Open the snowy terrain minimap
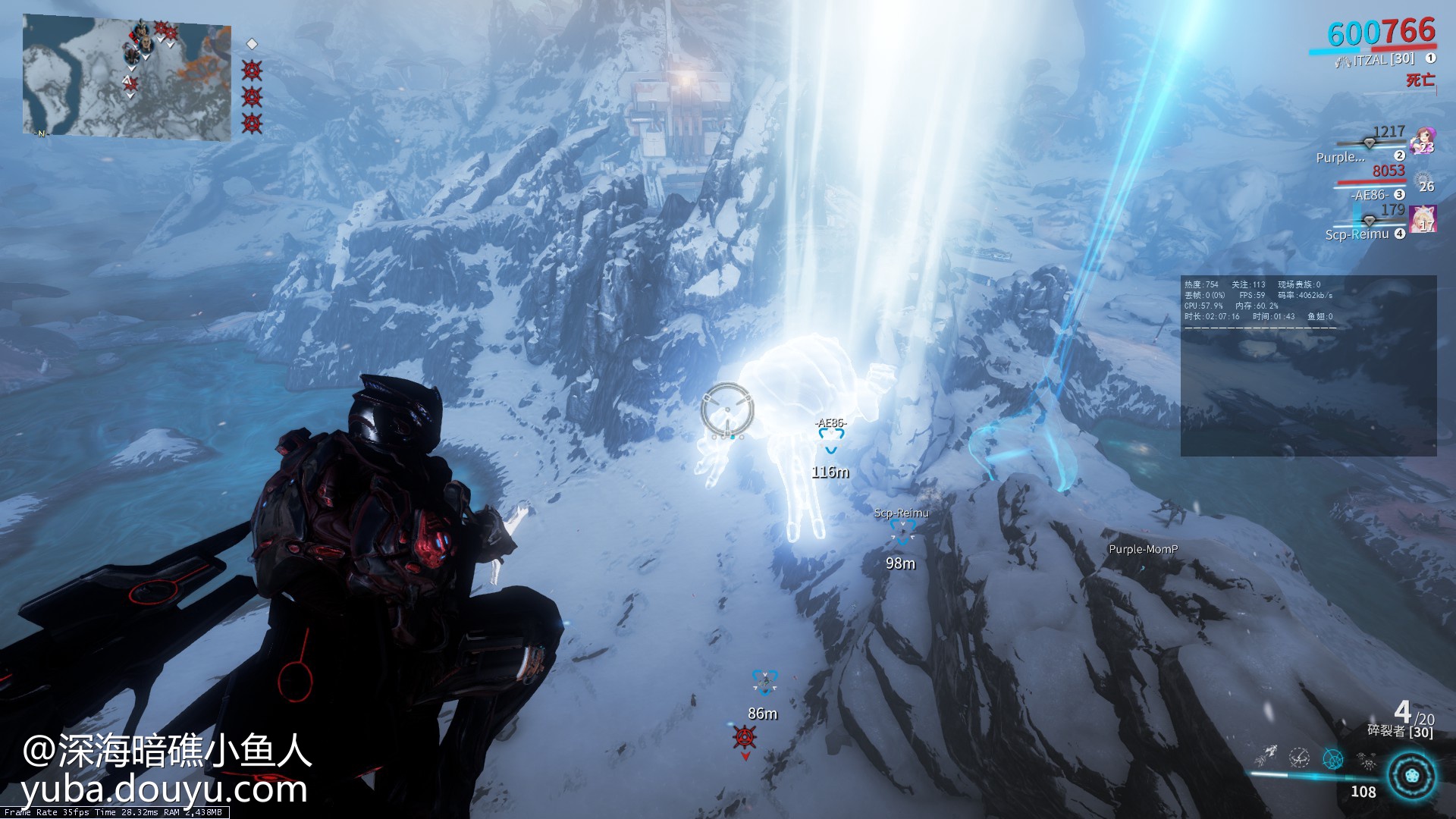Screen dimensions: 1456x819 coord(127,77)
